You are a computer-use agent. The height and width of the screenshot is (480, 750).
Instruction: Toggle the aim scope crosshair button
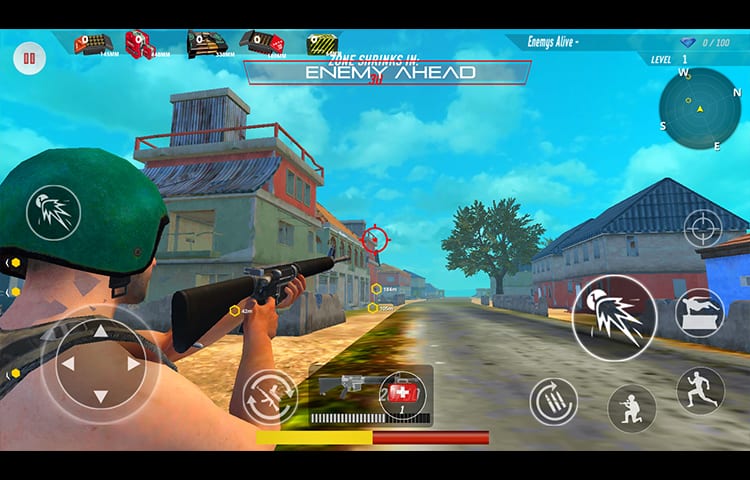(x=703, y=228)
